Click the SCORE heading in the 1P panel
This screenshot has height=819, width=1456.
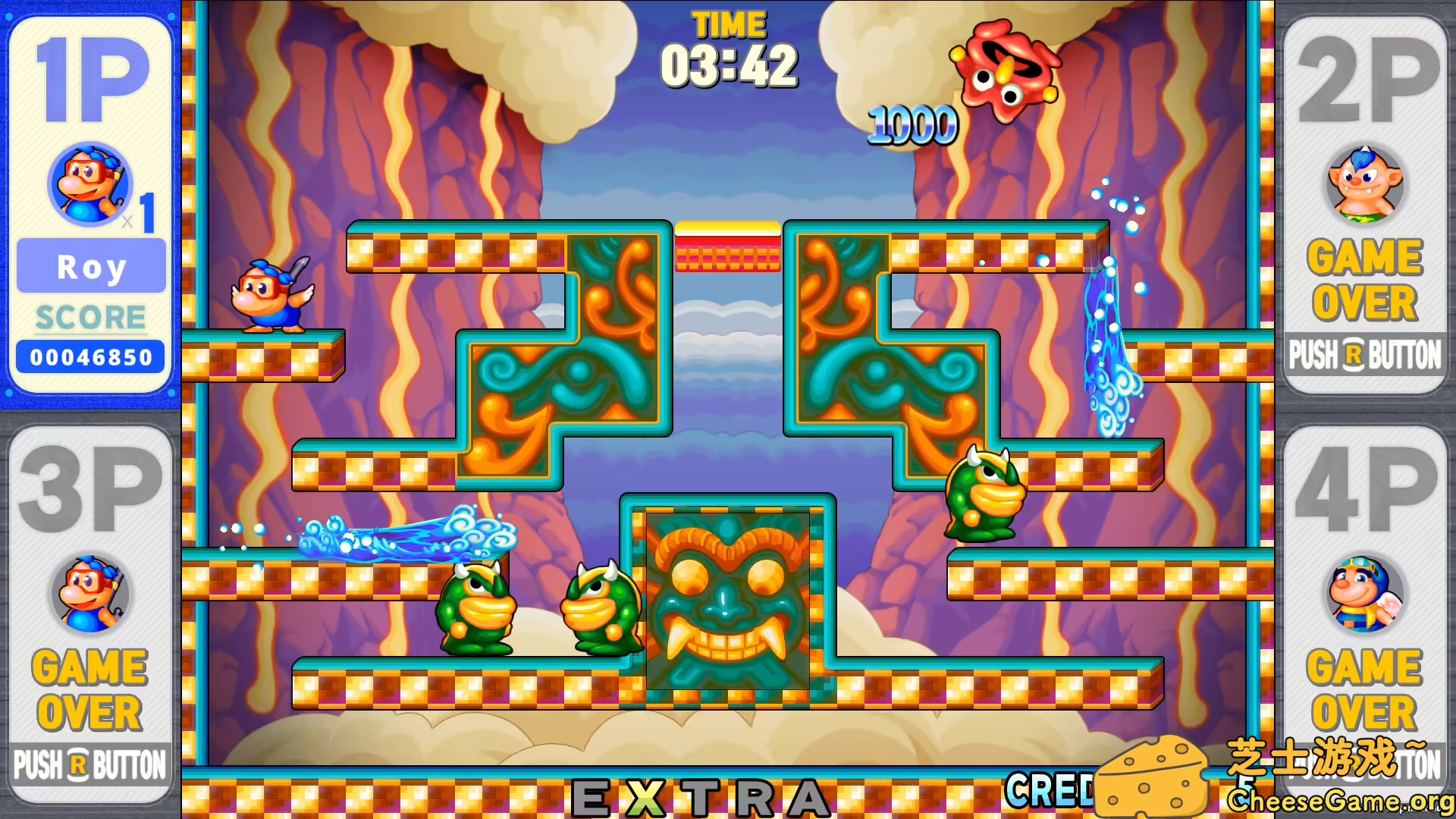pos(89,317)
